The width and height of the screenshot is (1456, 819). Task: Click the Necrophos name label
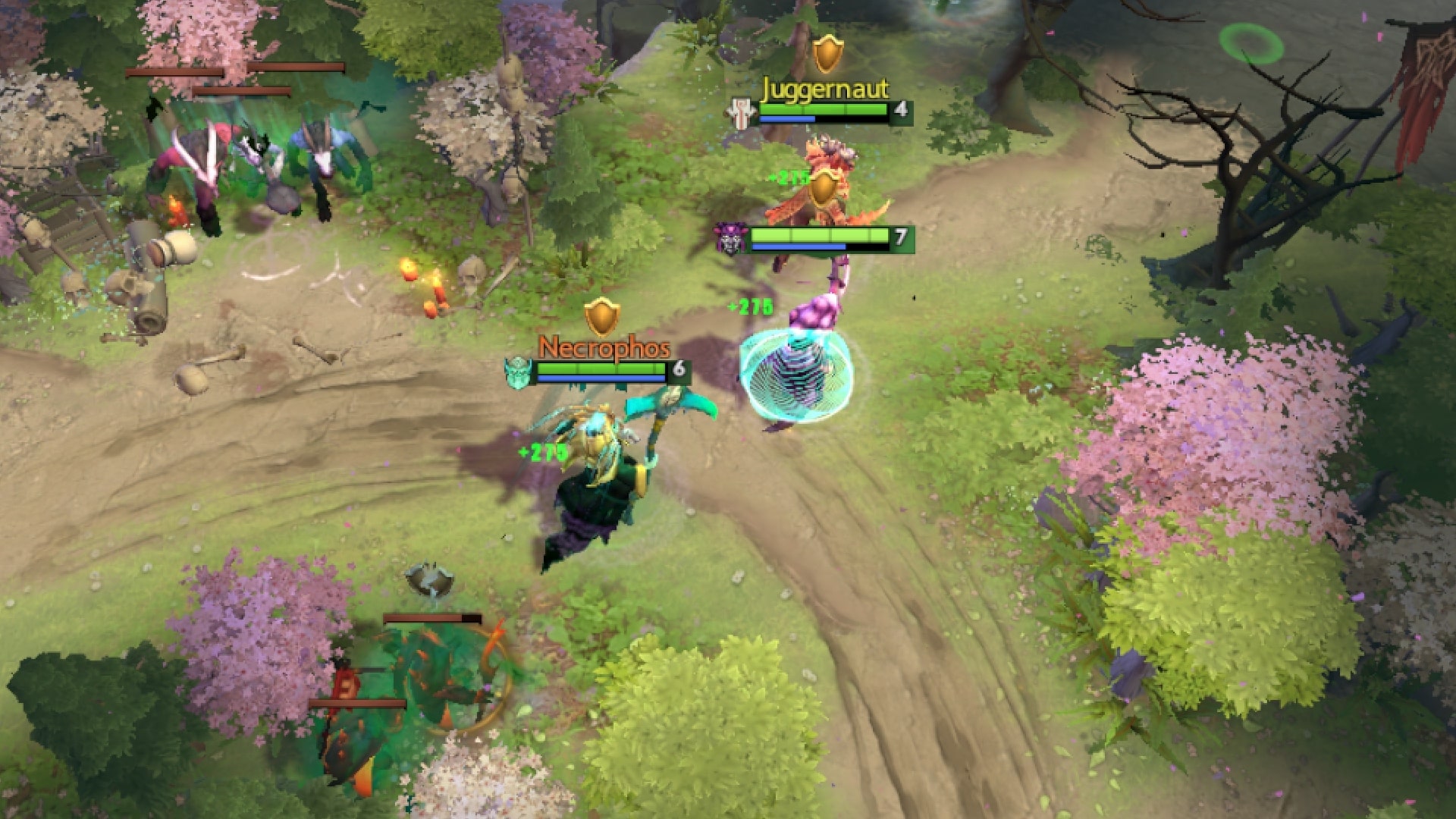(x=604, y=349)
